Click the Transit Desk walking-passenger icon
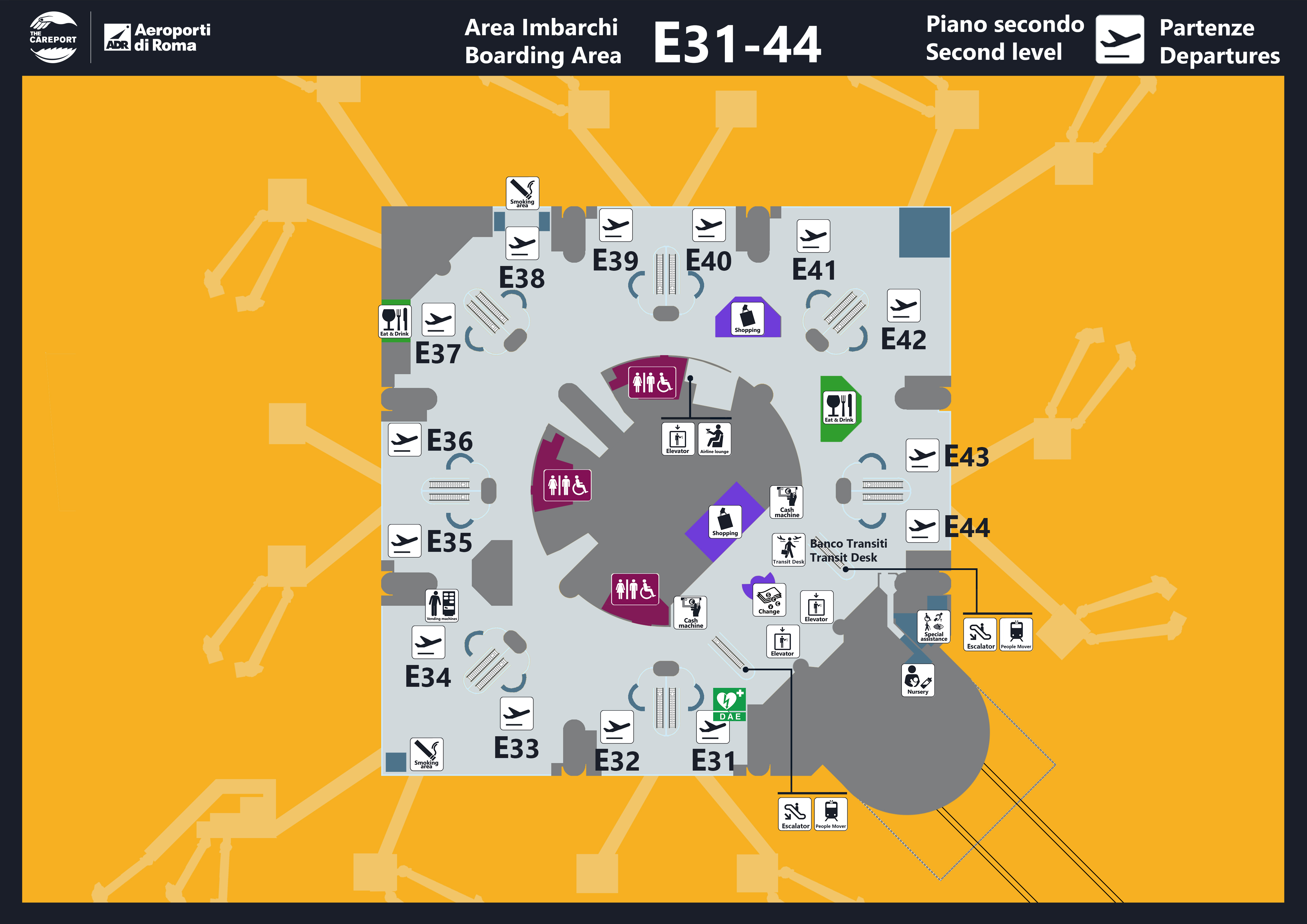The image size is (1307, 924). coord(788,549)
